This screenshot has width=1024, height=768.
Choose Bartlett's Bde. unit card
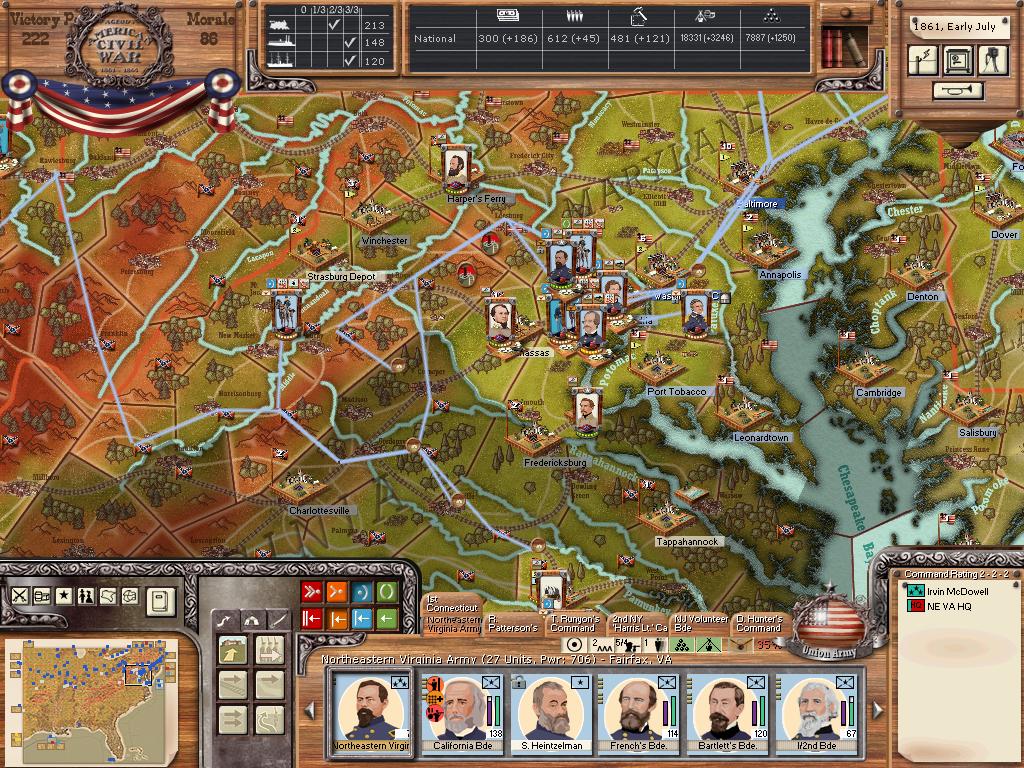point(727,713)
